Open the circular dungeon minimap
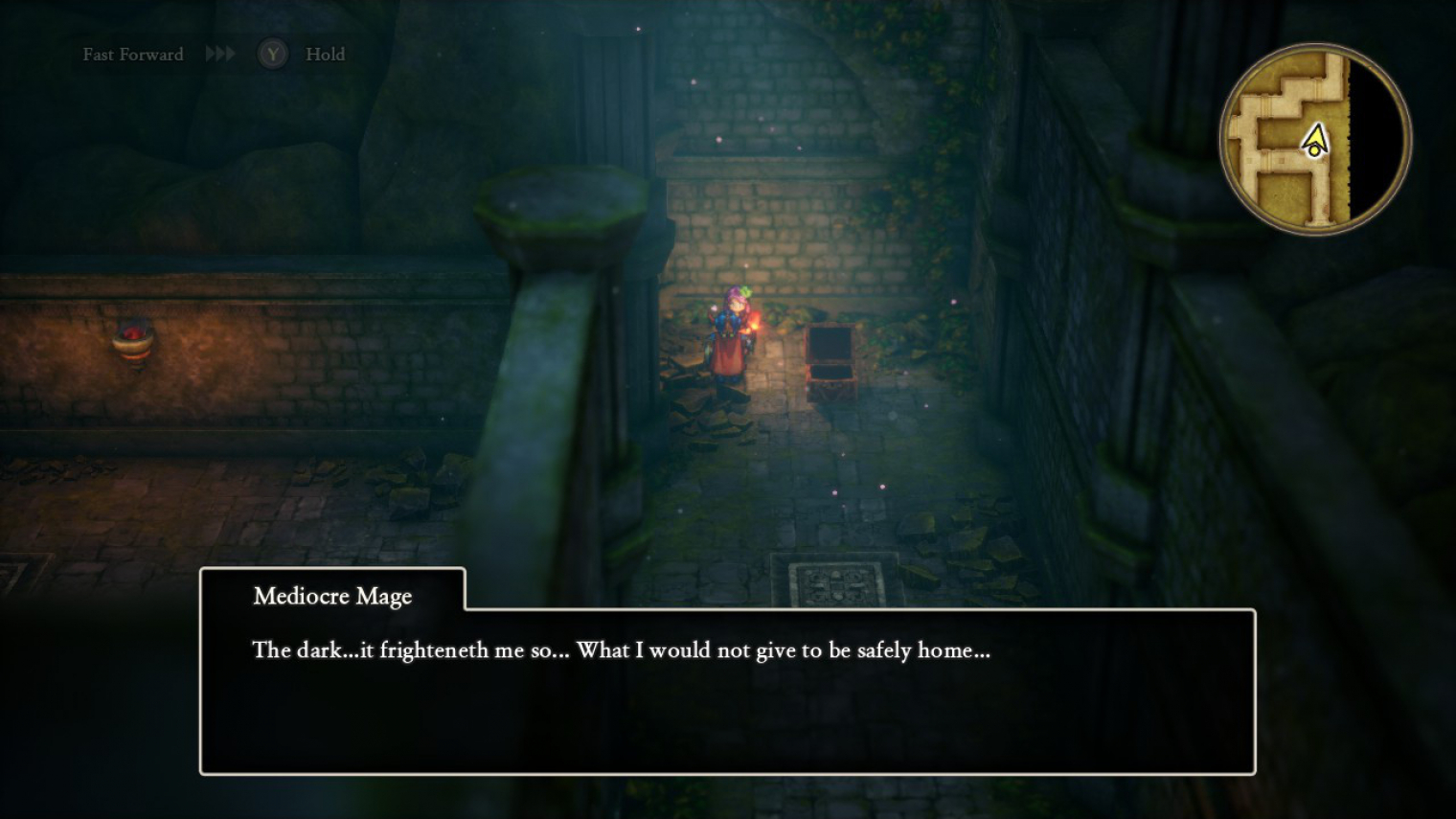 point(1314,140)
